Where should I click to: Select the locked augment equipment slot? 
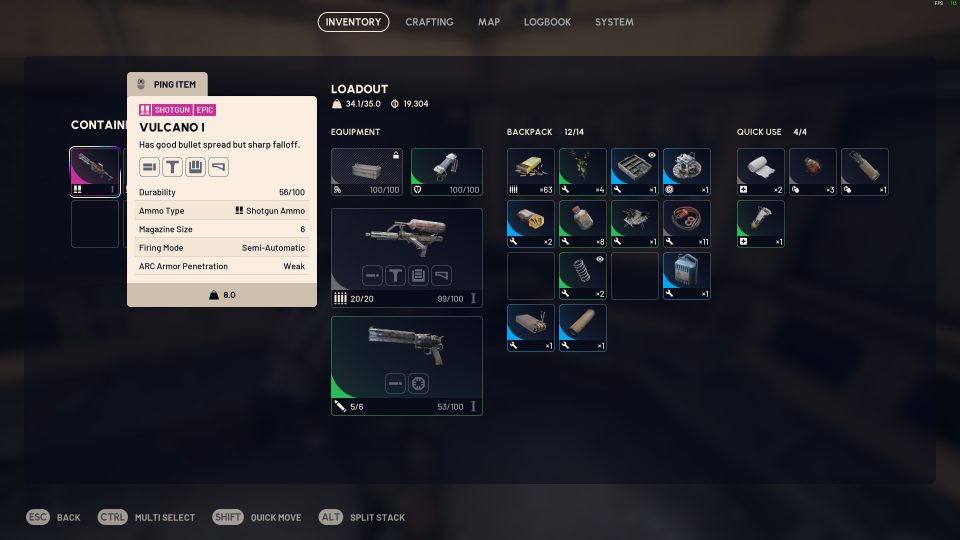click(x=367, y=171)
